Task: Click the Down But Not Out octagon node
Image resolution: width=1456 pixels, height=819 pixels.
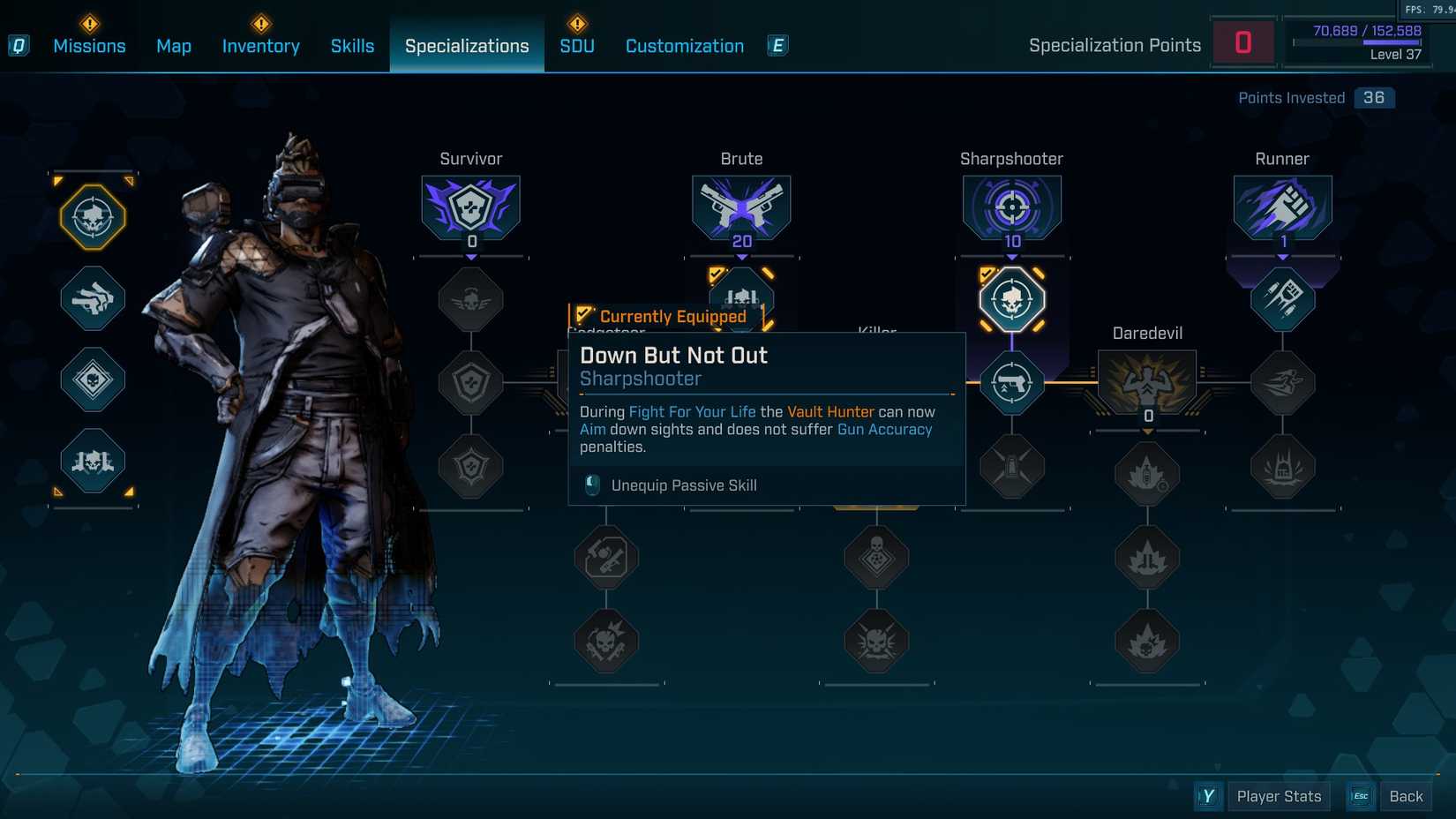Action: (1011, 300)
